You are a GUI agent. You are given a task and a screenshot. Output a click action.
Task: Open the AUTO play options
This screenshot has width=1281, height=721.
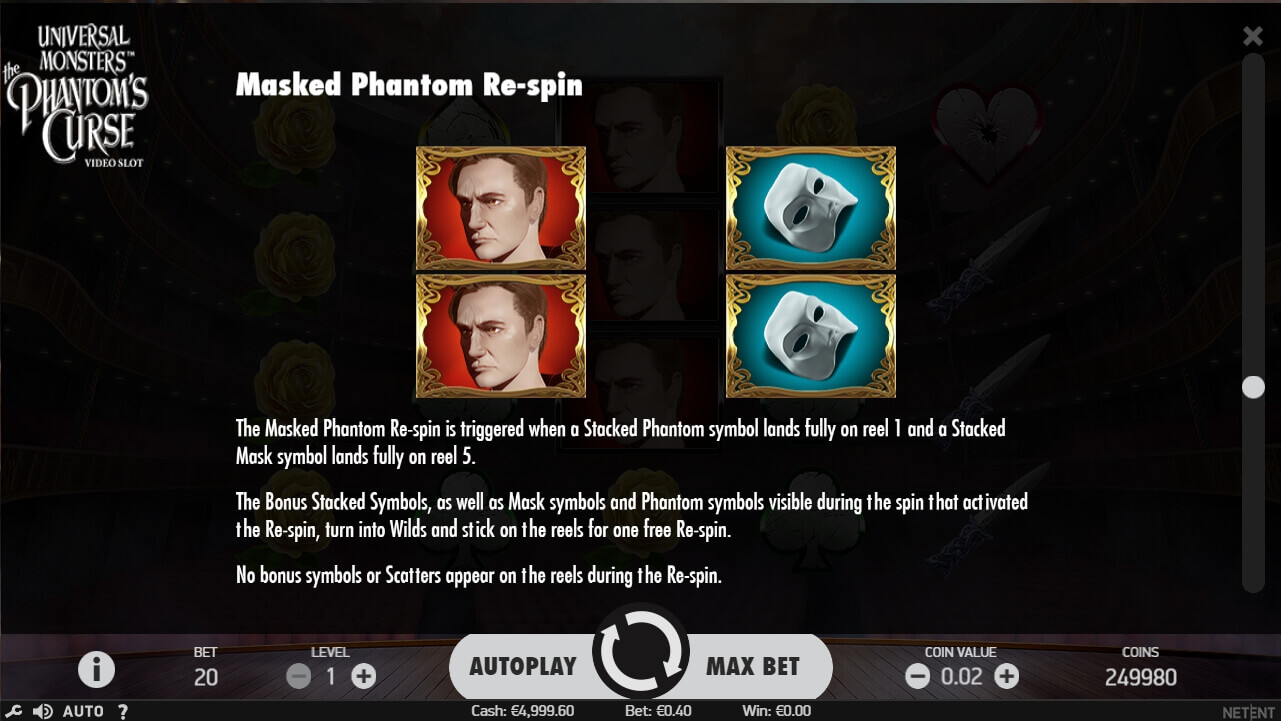click(83, 711)
